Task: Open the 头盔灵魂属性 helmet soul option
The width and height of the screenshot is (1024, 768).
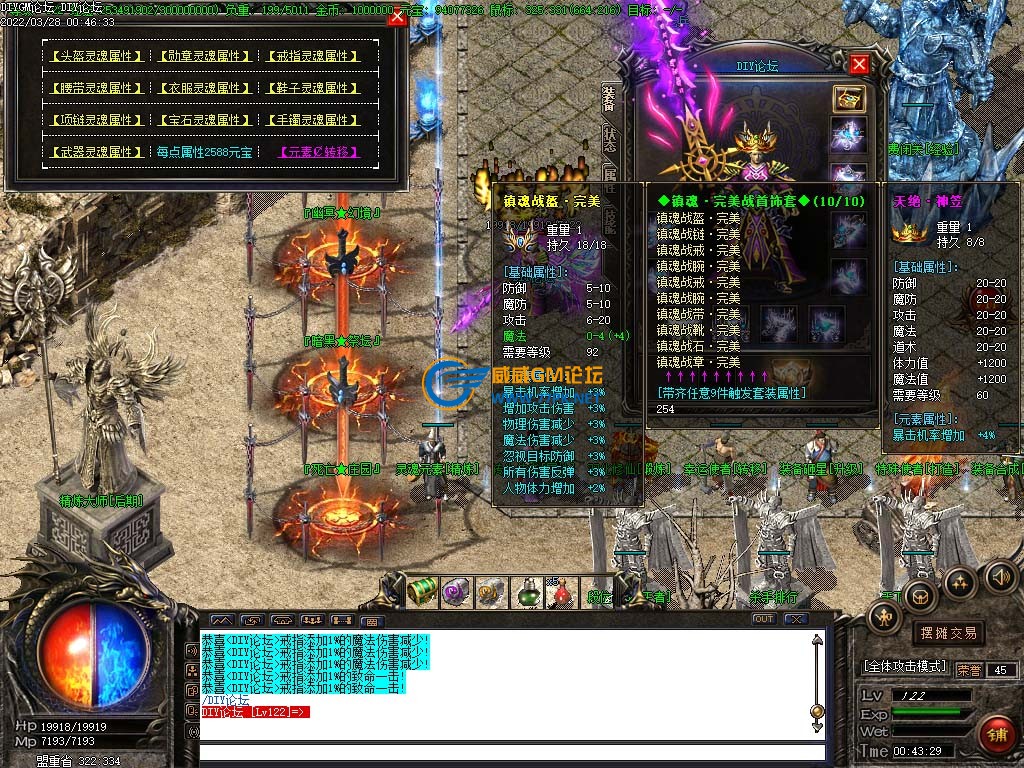Action: click(x=97, y=56)
